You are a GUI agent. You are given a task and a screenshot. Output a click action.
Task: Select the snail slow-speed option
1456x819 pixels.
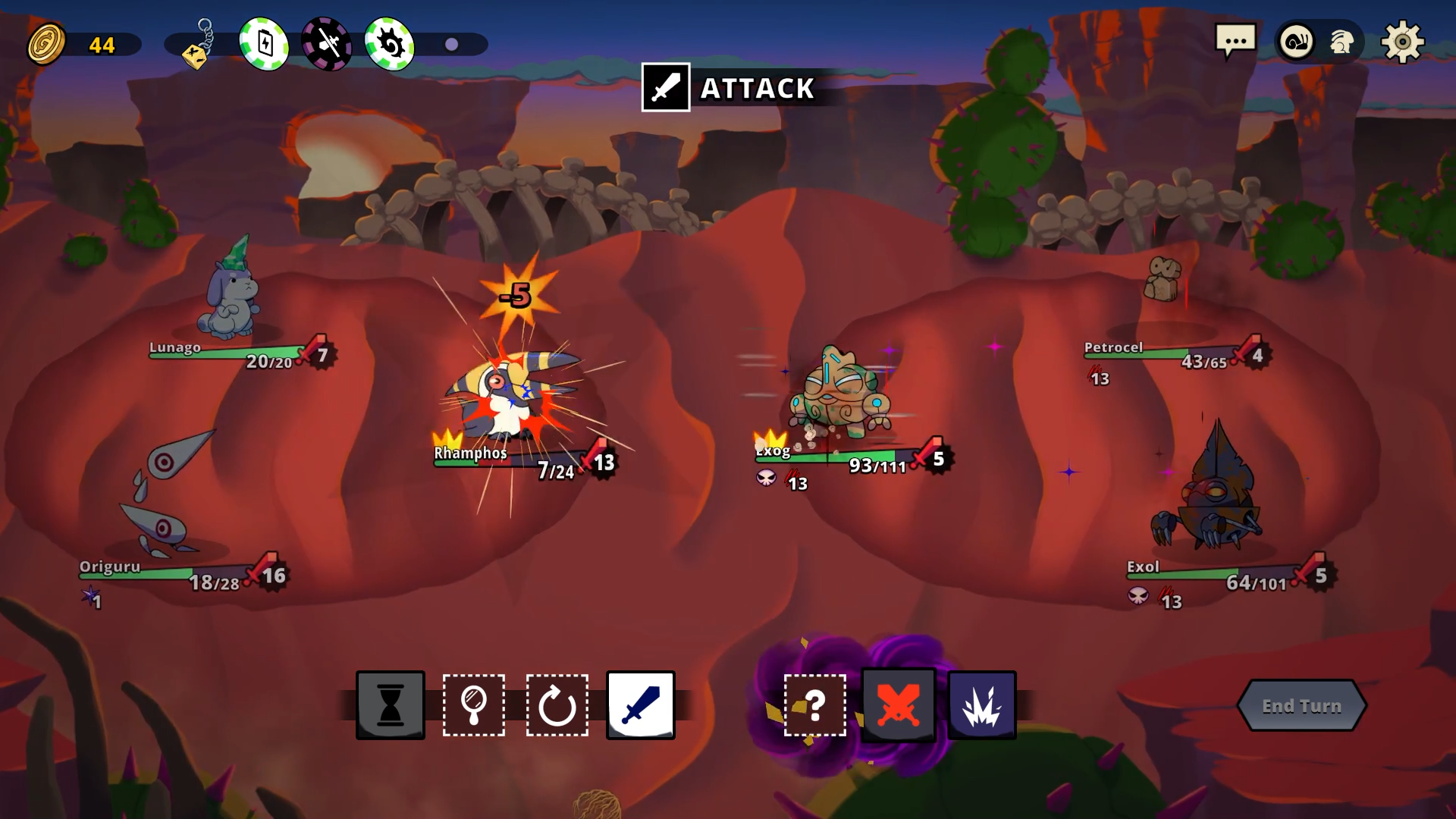[x=1296, y=42]
